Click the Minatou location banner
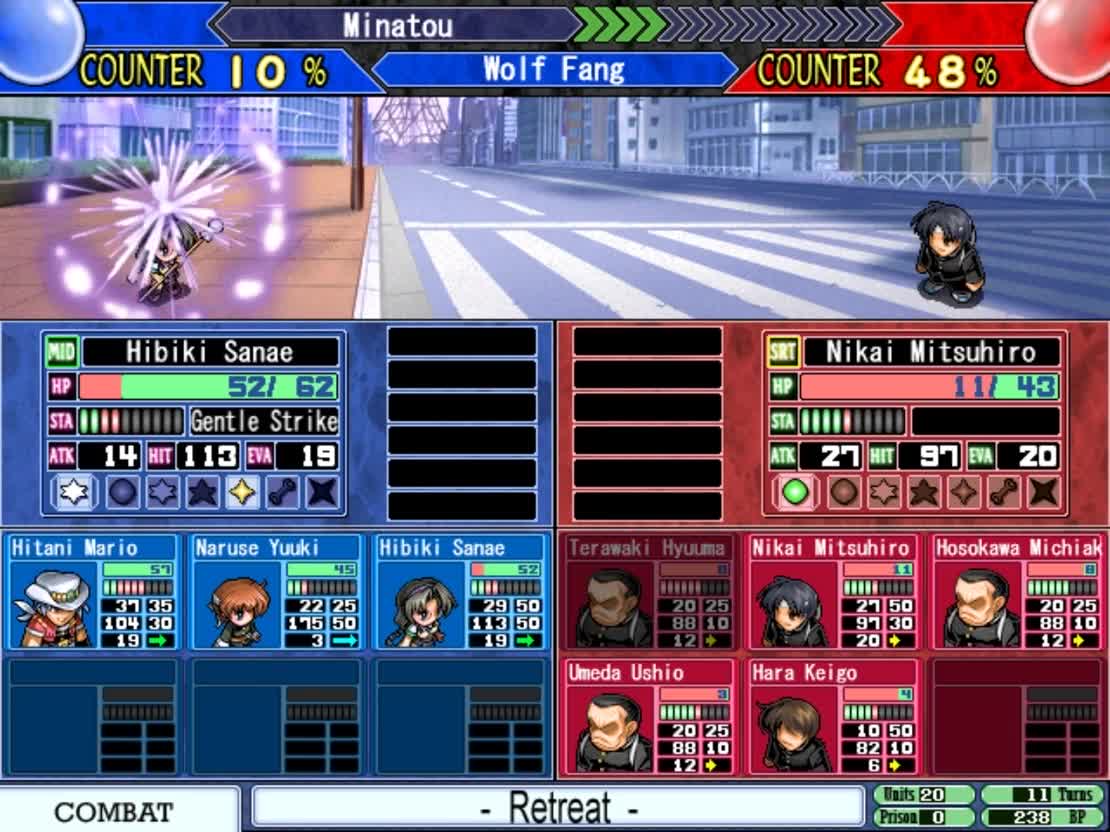 [x=397, y=25]
